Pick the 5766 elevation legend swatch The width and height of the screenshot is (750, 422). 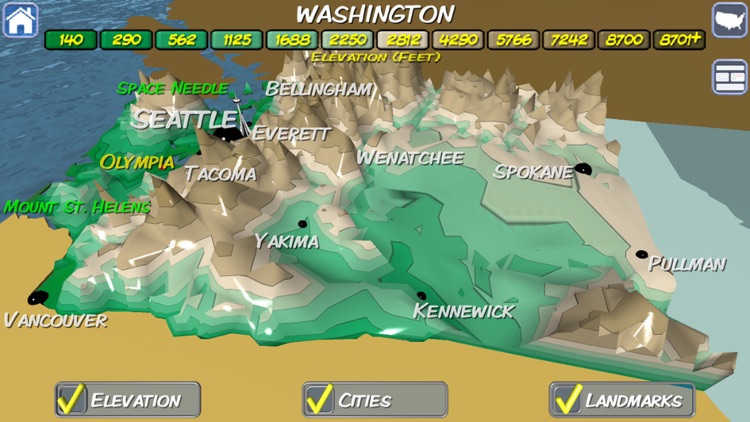tap(513, 41)
